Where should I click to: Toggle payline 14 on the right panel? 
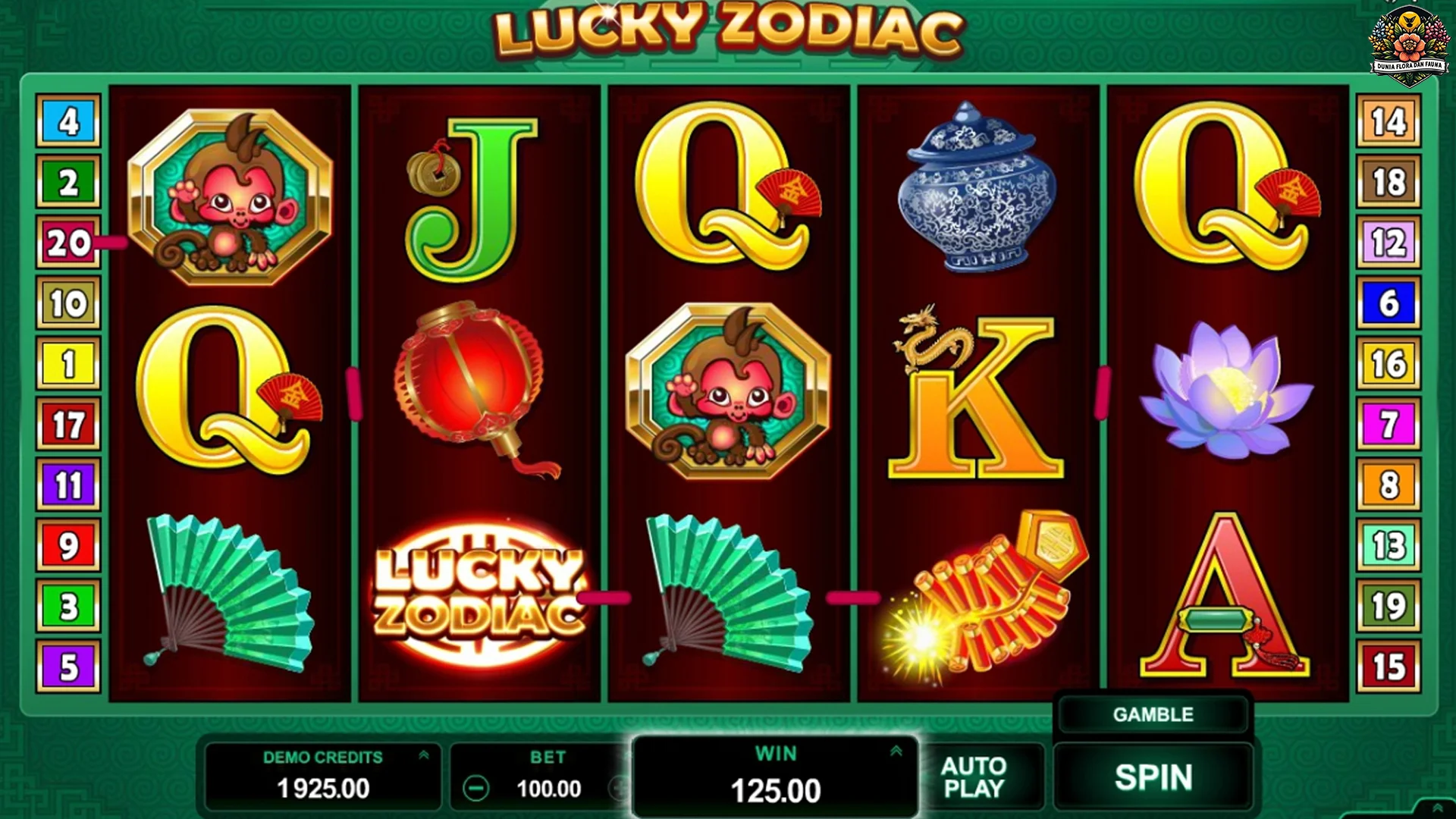[x=1389, y=121]
